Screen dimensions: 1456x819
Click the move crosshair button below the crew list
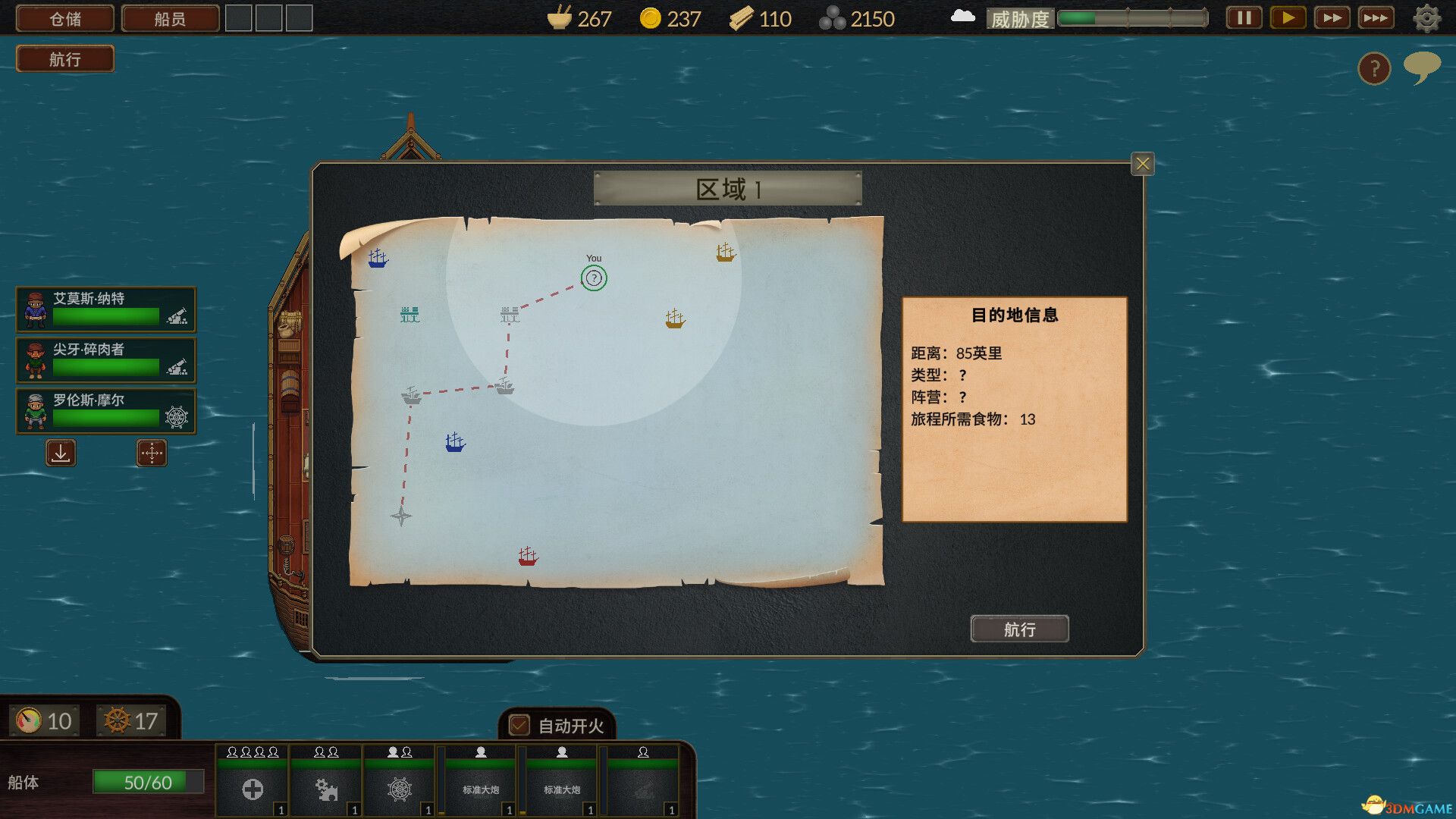(151, 453)
